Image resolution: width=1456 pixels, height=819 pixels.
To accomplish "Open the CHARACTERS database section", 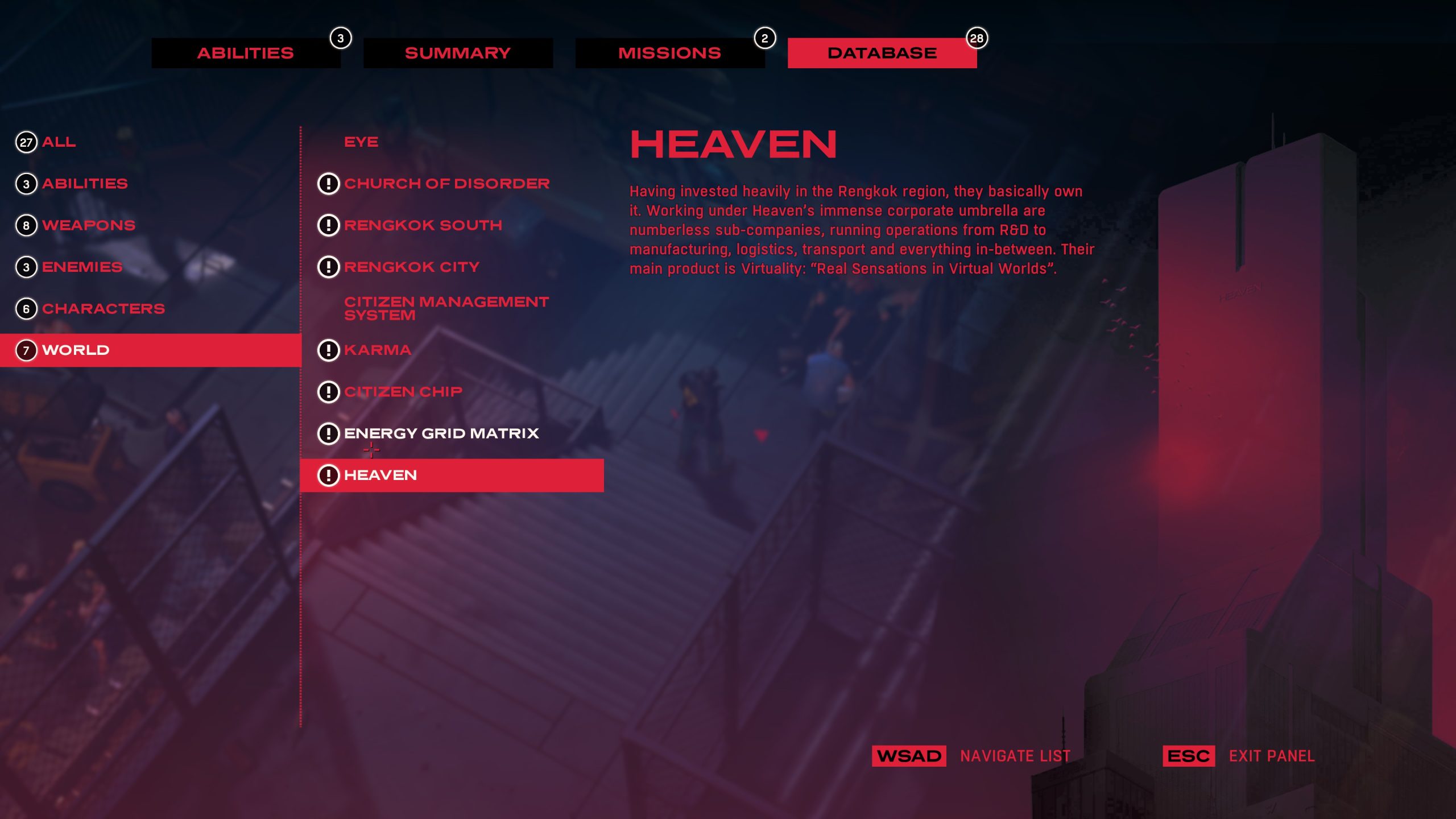I will click(104, 308).
